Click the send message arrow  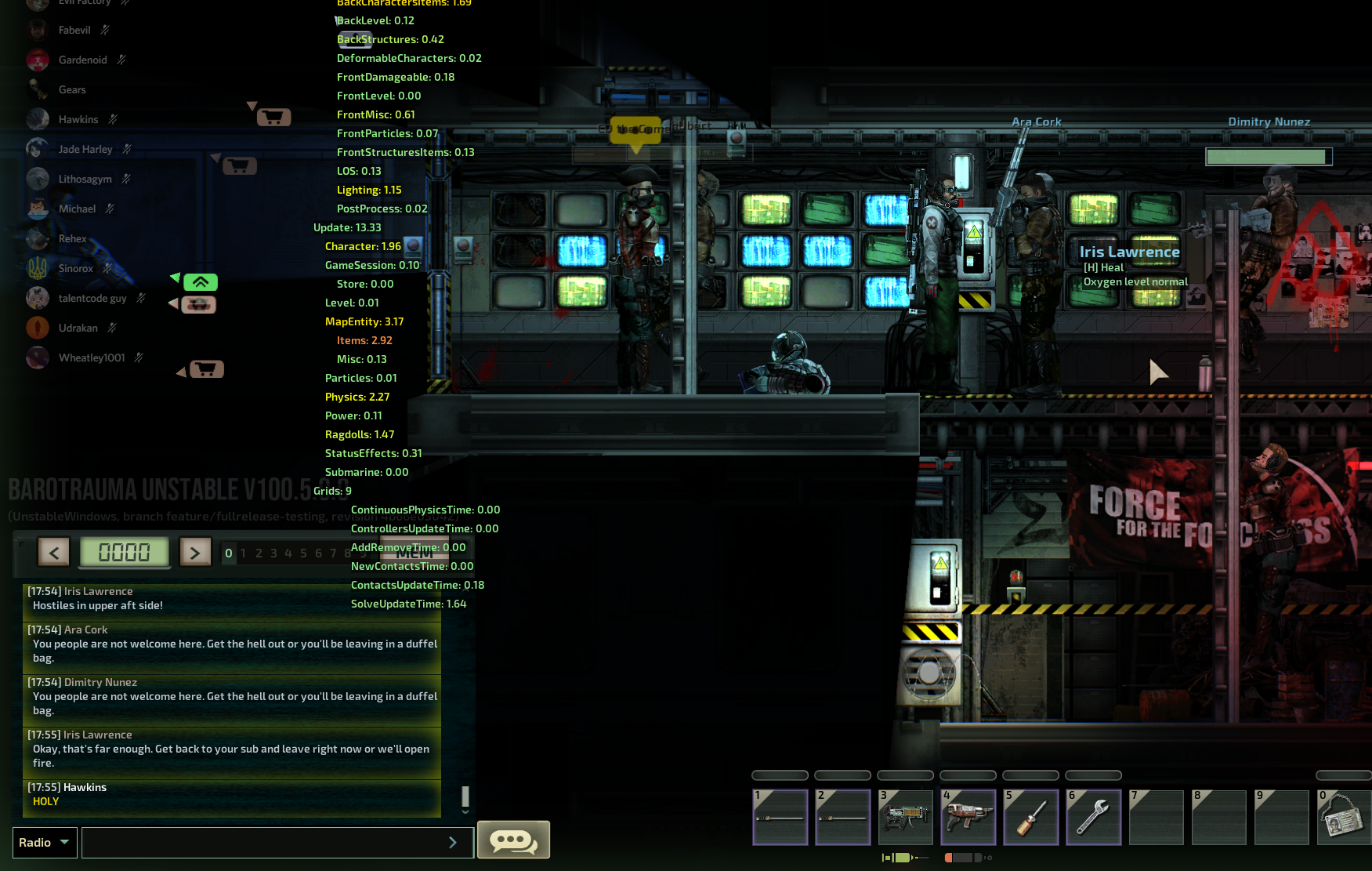pyautogui.click(x=453, y=842)
